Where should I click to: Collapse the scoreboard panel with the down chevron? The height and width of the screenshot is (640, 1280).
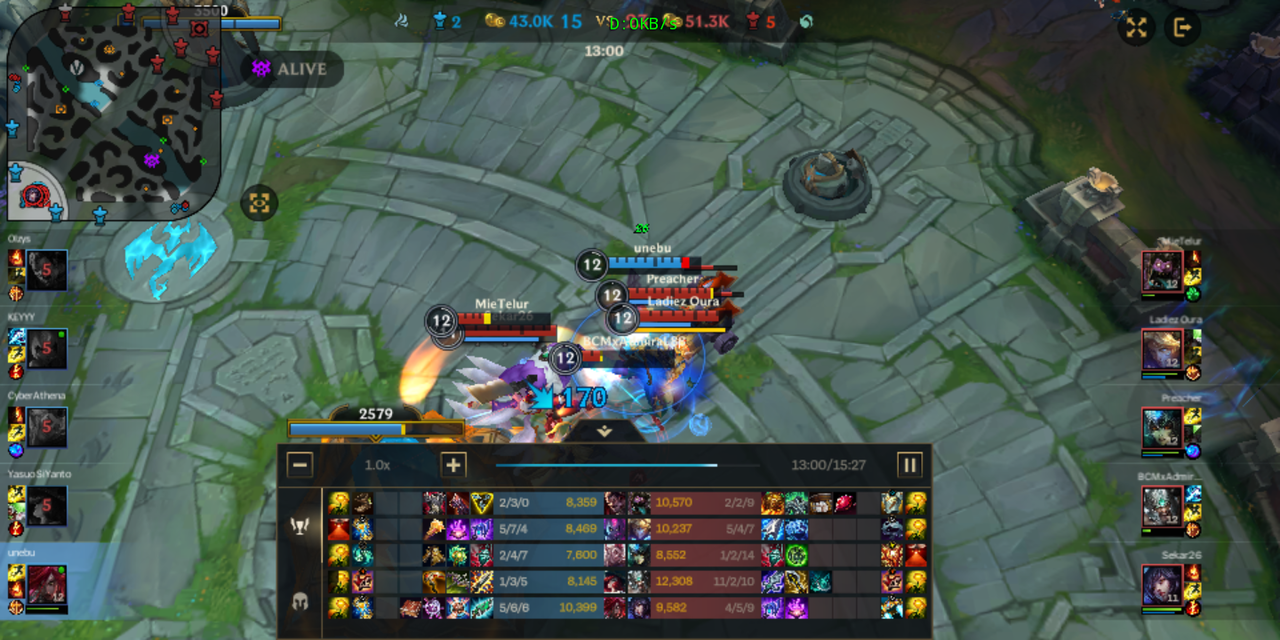tap(604, 432)
